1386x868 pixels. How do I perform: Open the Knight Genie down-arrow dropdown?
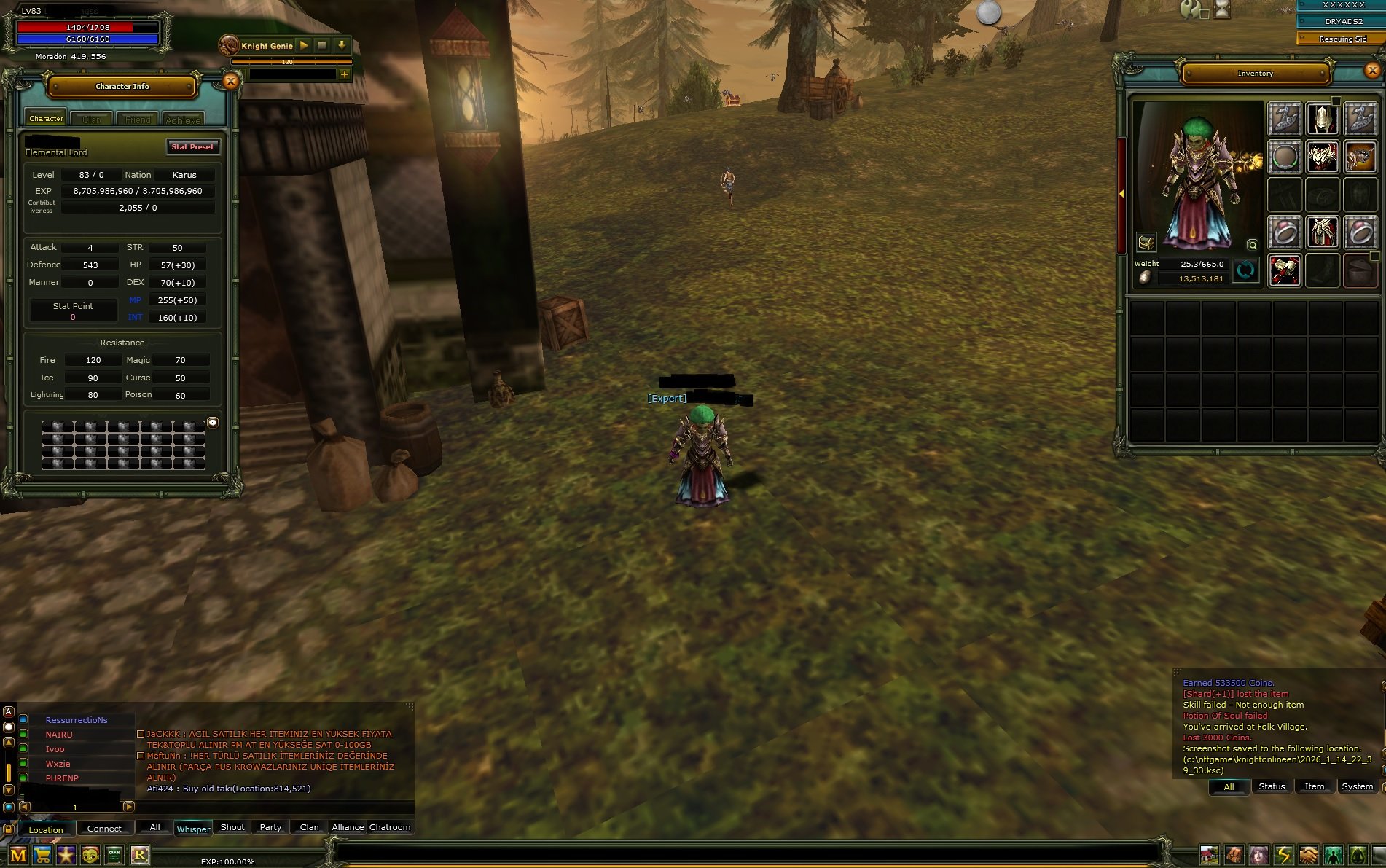(x=342, y=45)
